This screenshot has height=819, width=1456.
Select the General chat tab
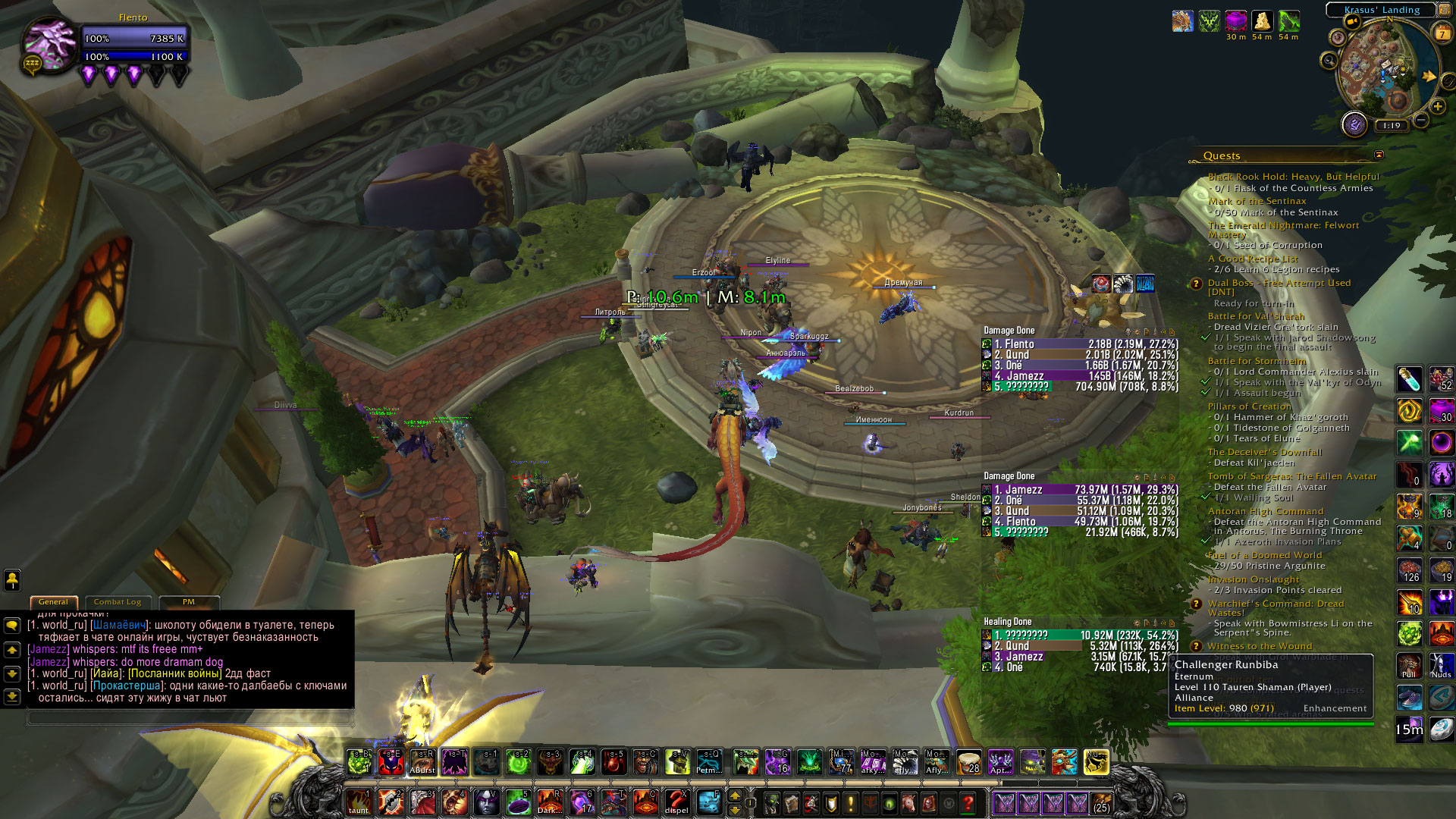click(53, 602)
